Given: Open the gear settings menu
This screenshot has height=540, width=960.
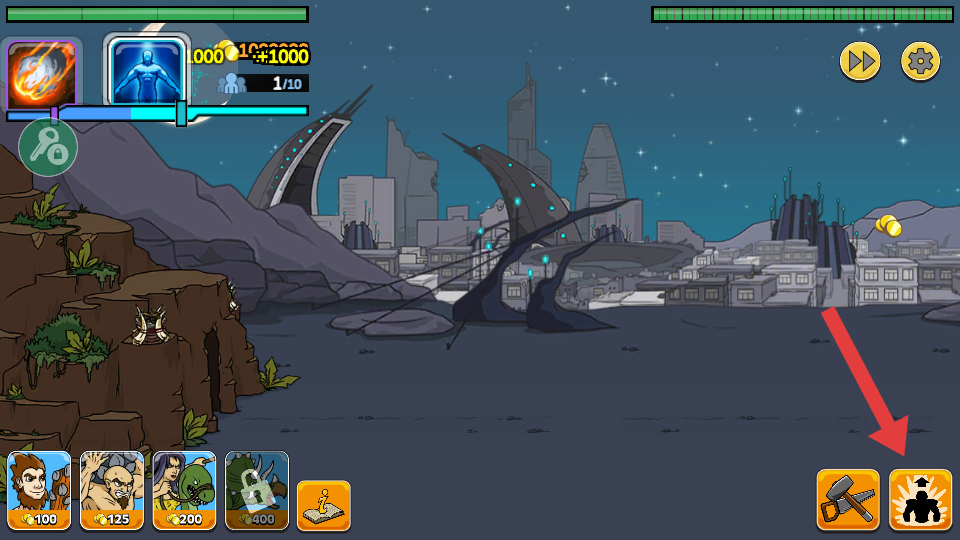Looking at the screenshot, I should (920, 62).
